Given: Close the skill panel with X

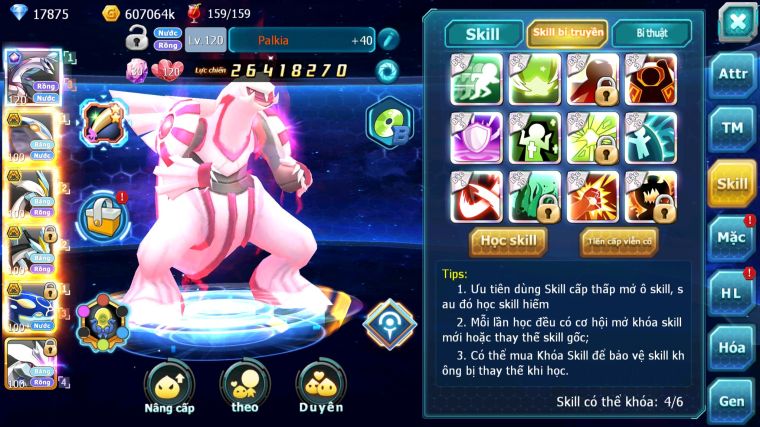Looking at the screenshot, I should (737, 21).
